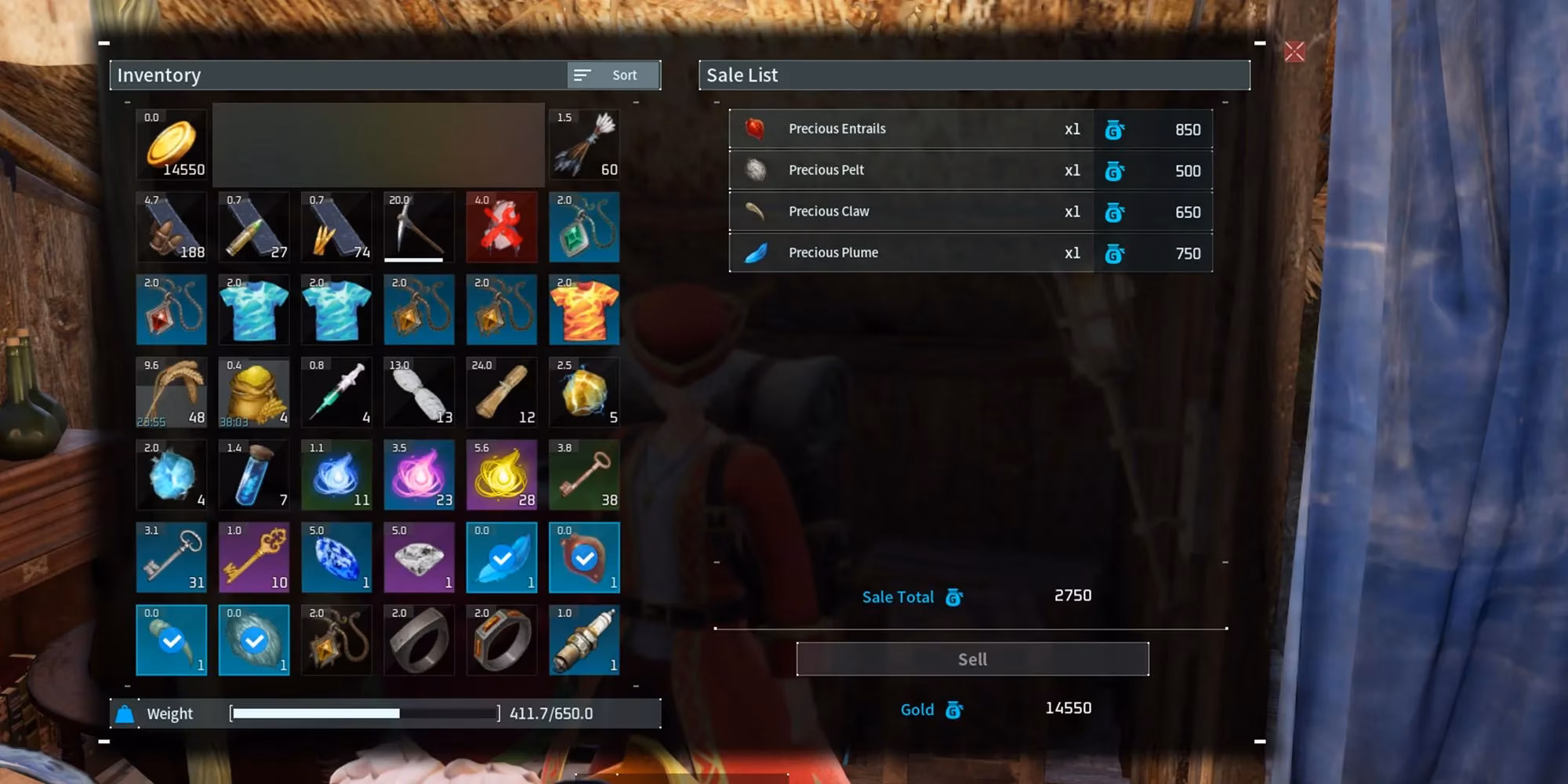Deselect the checked Precious Claw item
Viewport: 1568px width, 784px height.
(x=171, y=641)
